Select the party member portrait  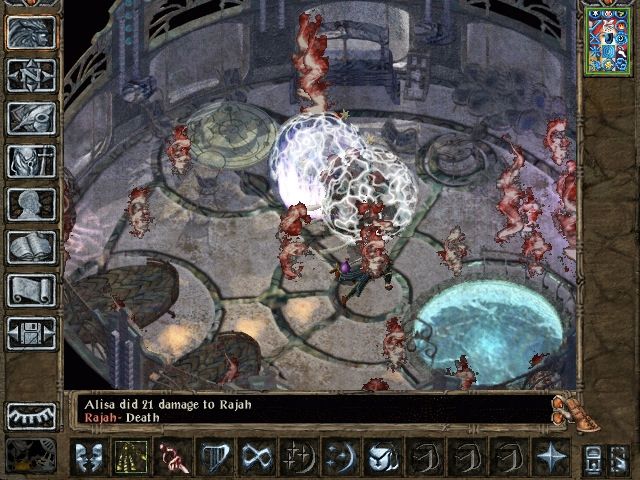(x=609, y=40)
